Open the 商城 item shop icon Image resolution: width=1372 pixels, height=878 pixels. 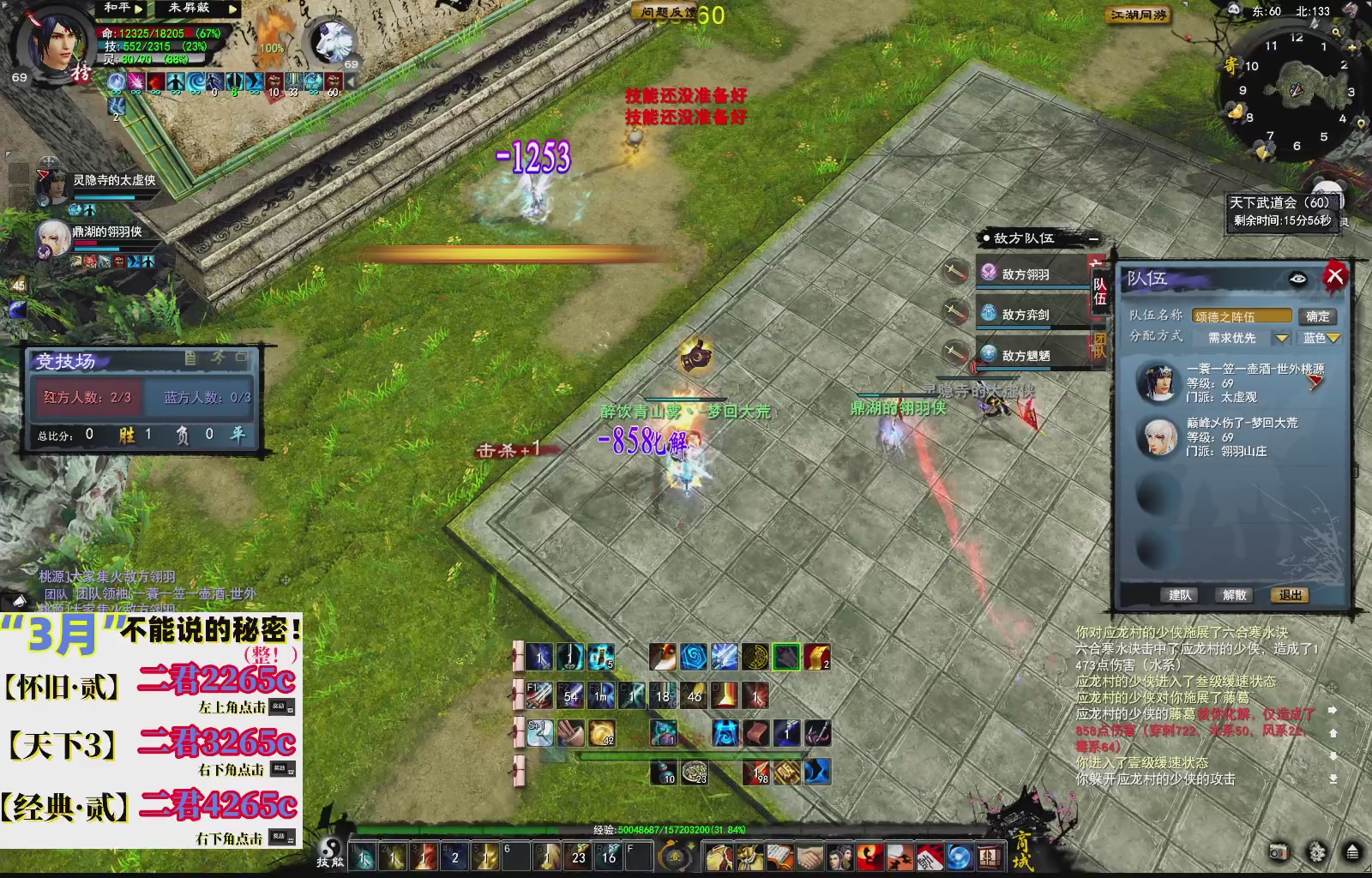pos(990,855)
